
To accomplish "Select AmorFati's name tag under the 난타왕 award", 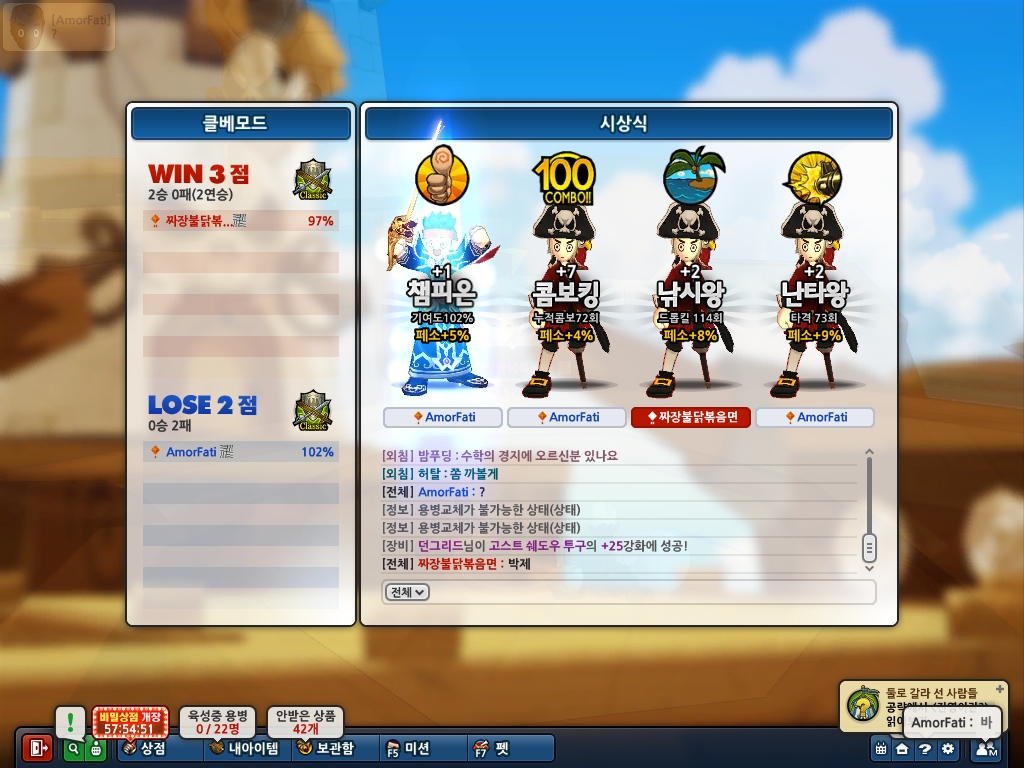I will pos(815,417).
